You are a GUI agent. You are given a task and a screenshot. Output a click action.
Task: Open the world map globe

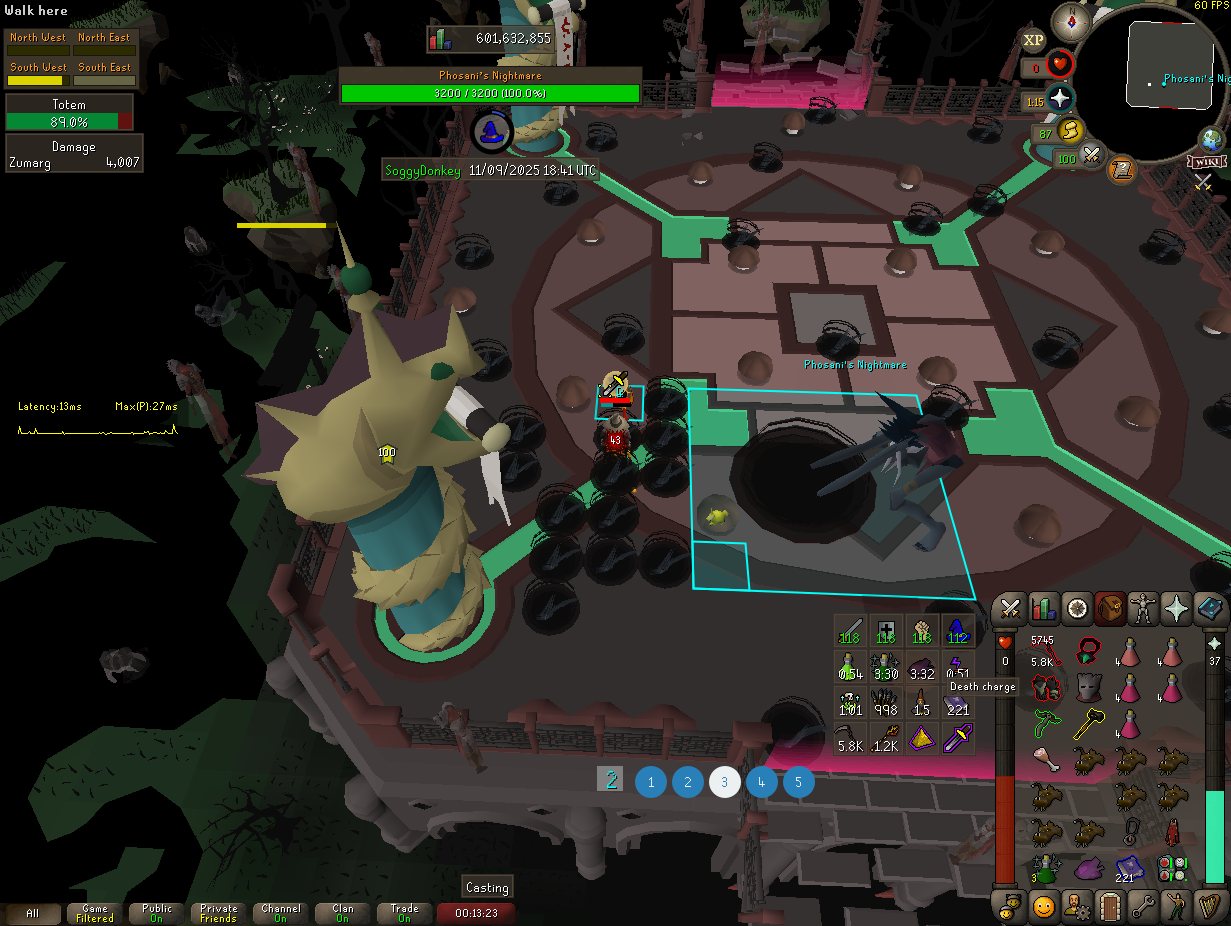[x=1212, y=140]
